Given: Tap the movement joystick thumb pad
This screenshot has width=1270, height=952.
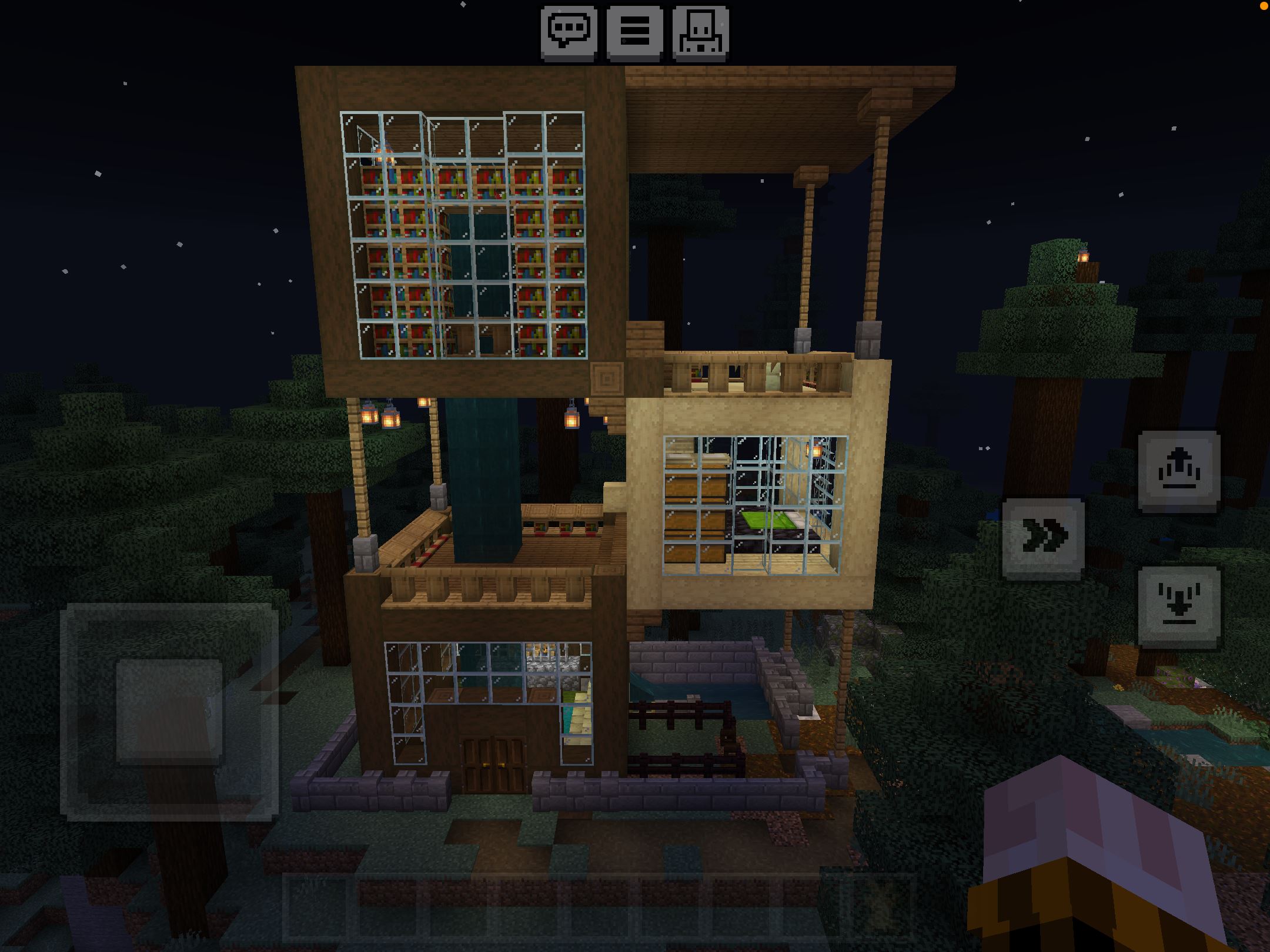Looking at the screenshot, I should [170, 711].
